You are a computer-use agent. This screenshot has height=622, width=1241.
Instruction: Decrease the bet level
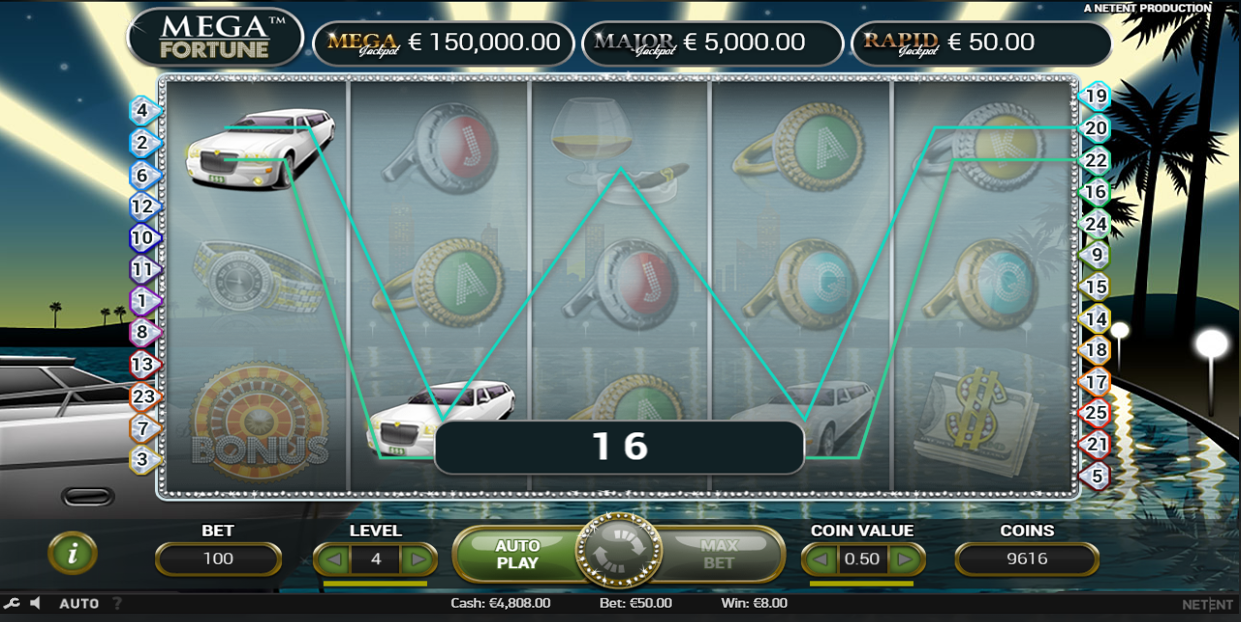[x=334, y=559]
